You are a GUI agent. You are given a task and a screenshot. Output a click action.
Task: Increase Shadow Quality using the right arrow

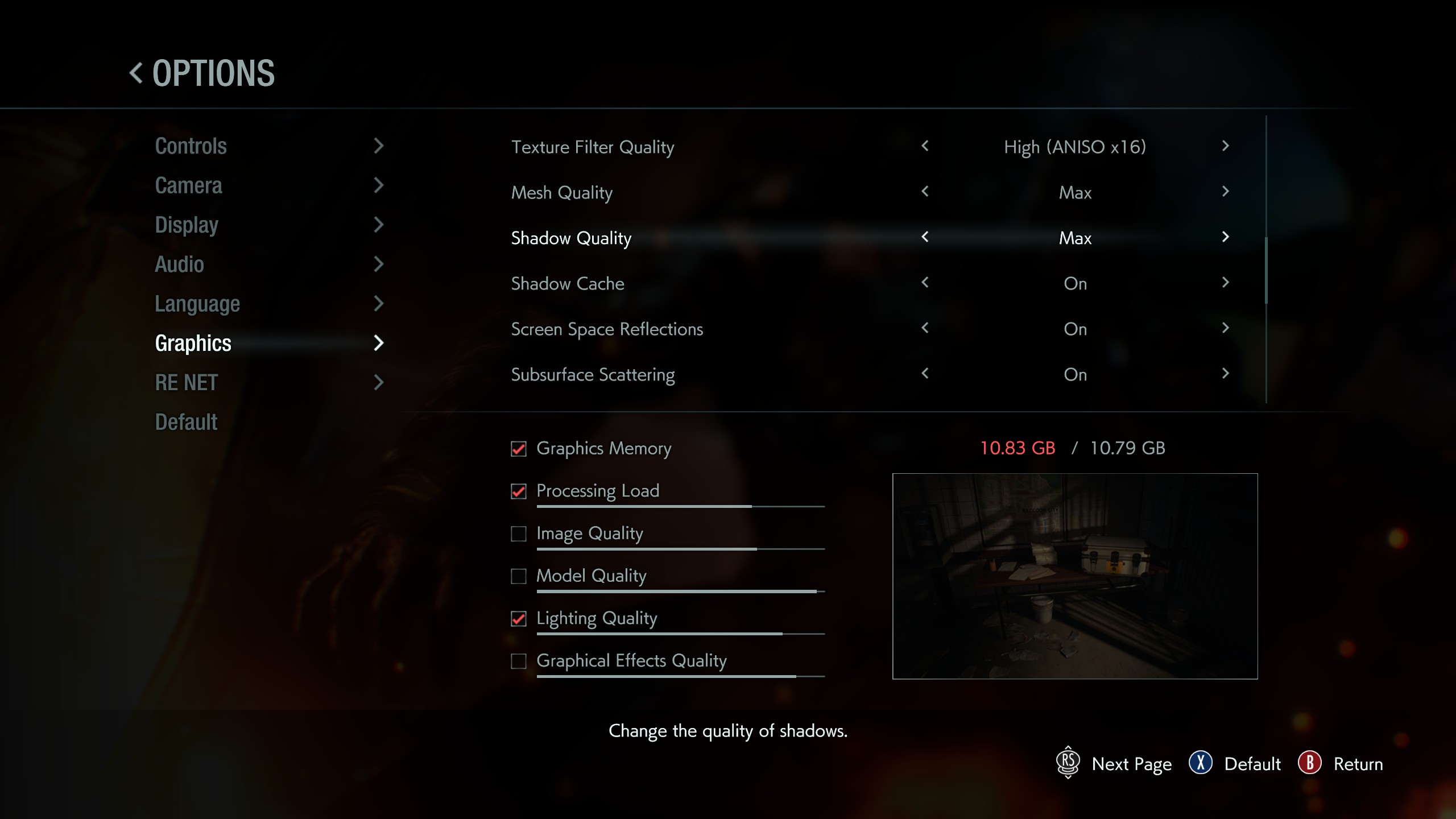[x=1225, y=238]
